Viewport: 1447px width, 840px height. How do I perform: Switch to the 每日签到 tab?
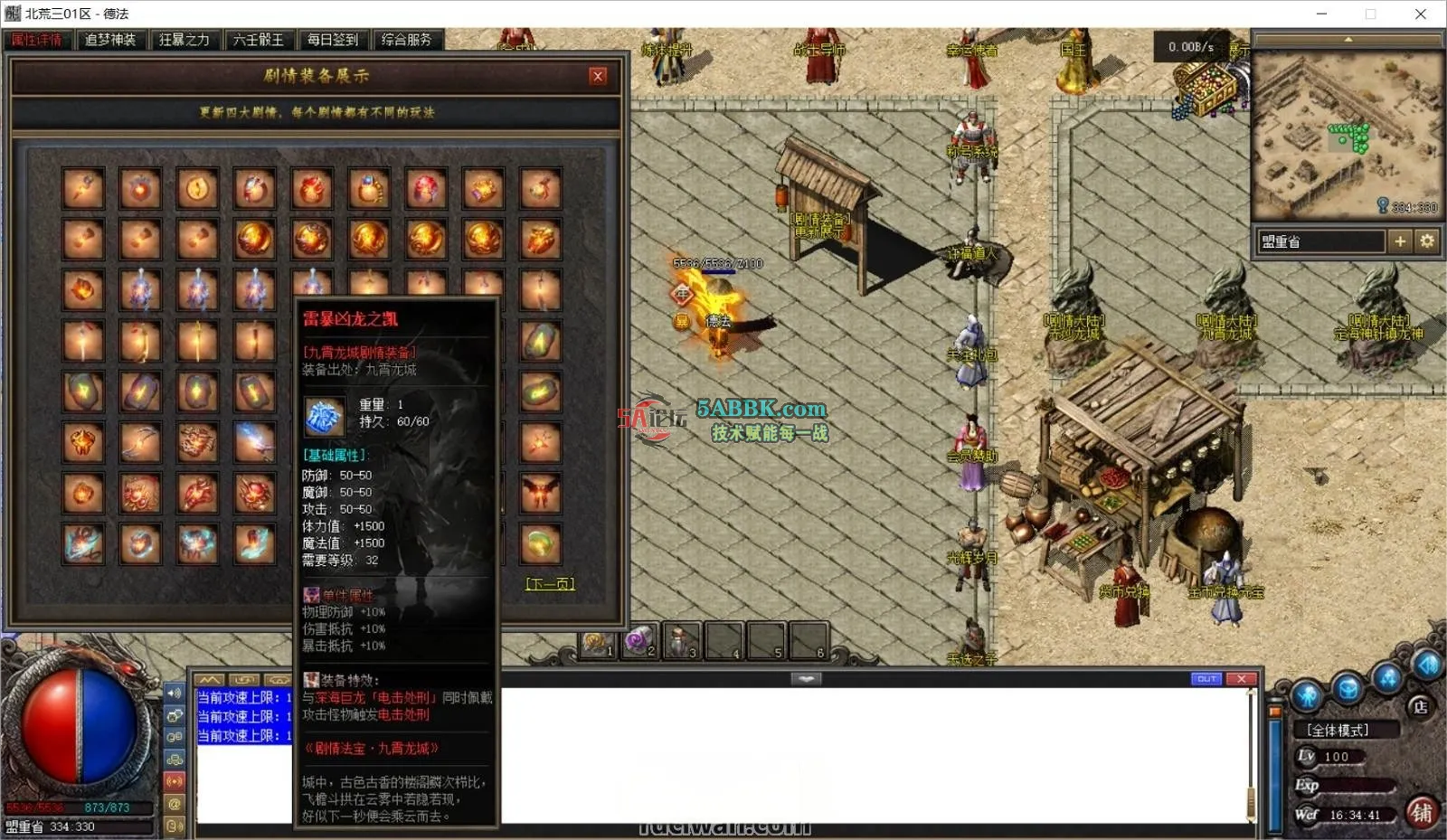pos(332,40)
